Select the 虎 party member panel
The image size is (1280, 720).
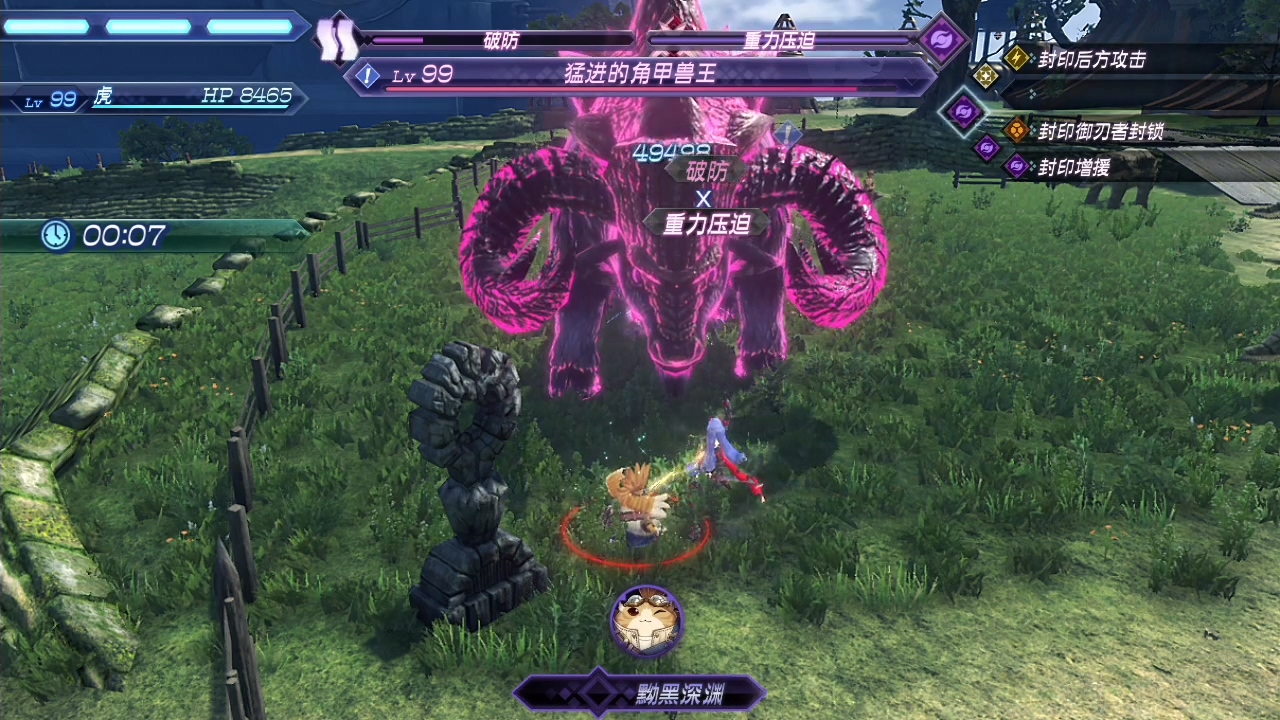click(155, 97)
